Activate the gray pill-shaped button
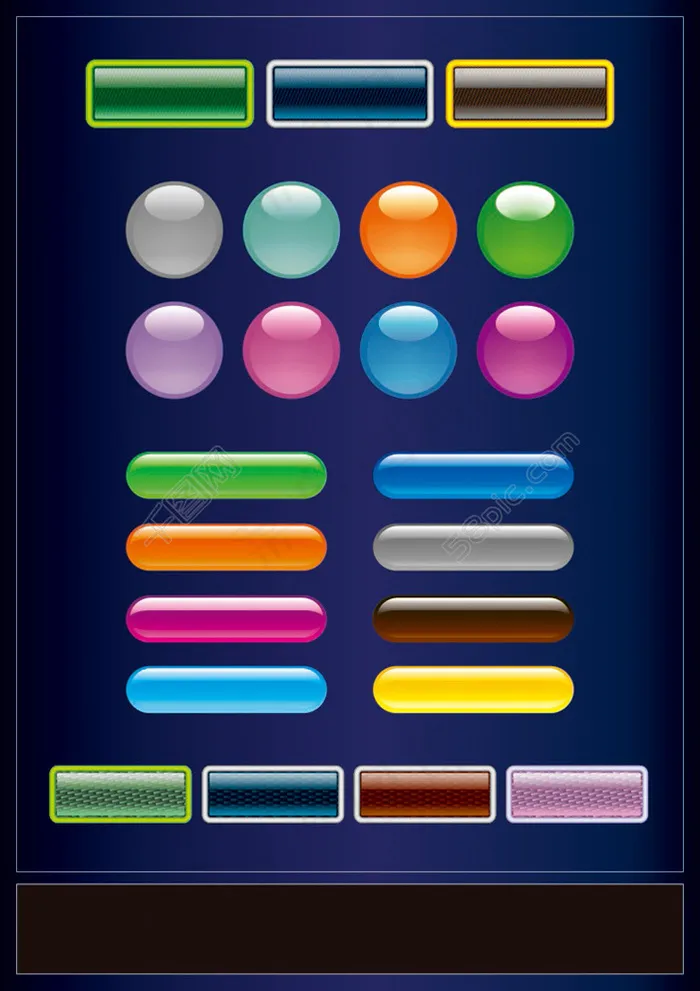 (x=473, y=547)
